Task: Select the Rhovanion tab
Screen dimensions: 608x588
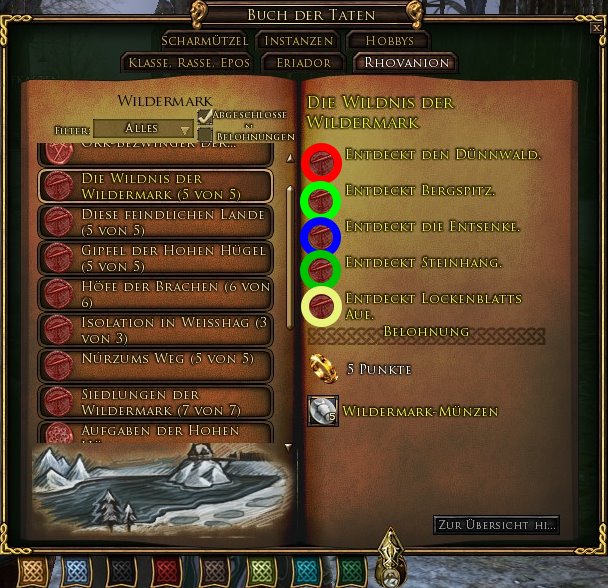Action: point(405,63)
